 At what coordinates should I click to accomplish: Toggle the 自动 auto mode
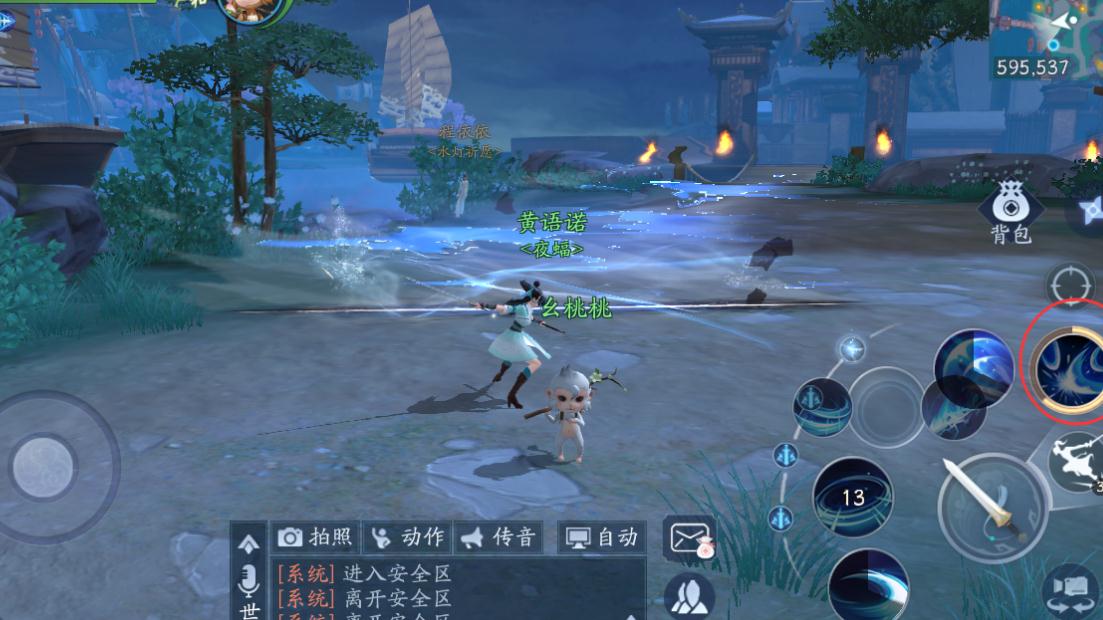tap(602, 538)
